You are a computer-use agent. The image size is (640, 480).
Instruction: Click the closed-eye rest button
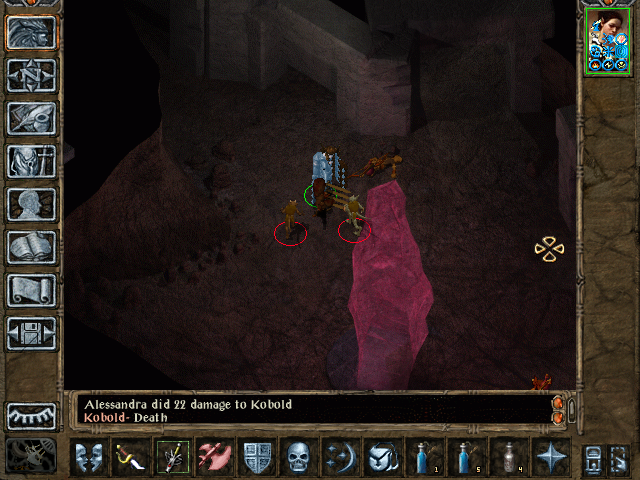tap(32, 415)
